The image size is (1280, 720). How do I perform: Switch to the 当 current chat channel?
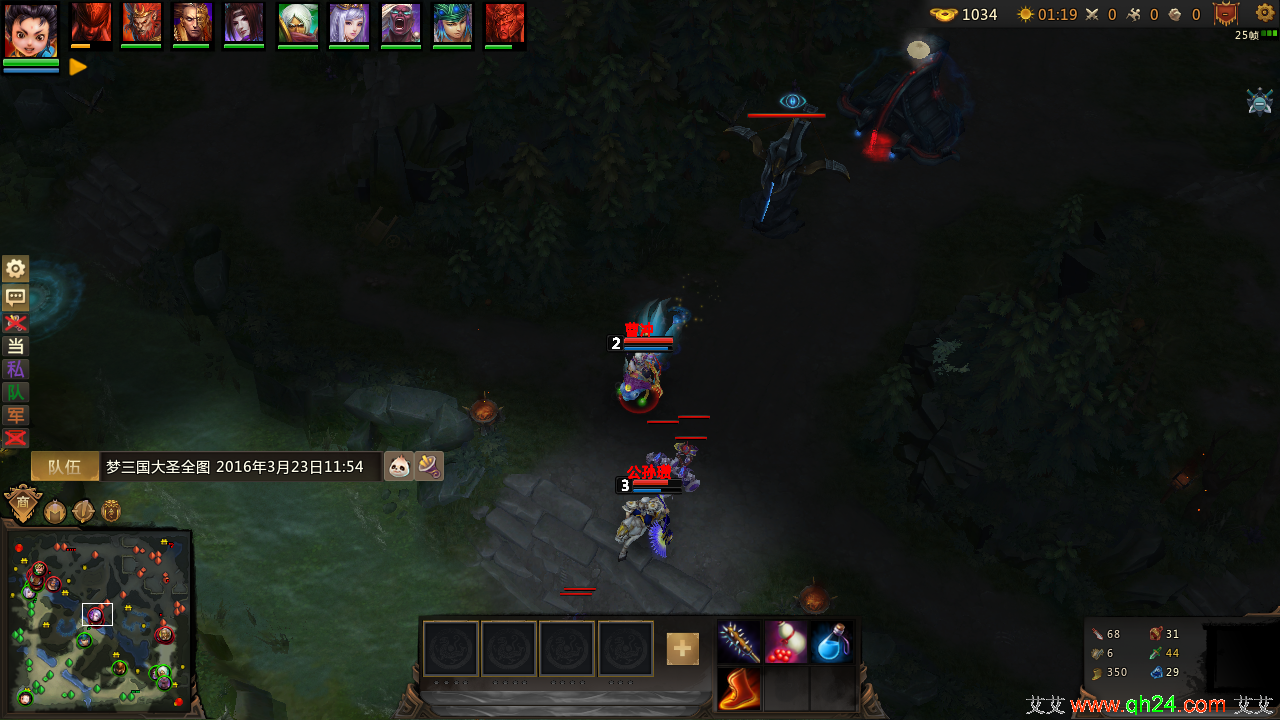tap(15, 346)
